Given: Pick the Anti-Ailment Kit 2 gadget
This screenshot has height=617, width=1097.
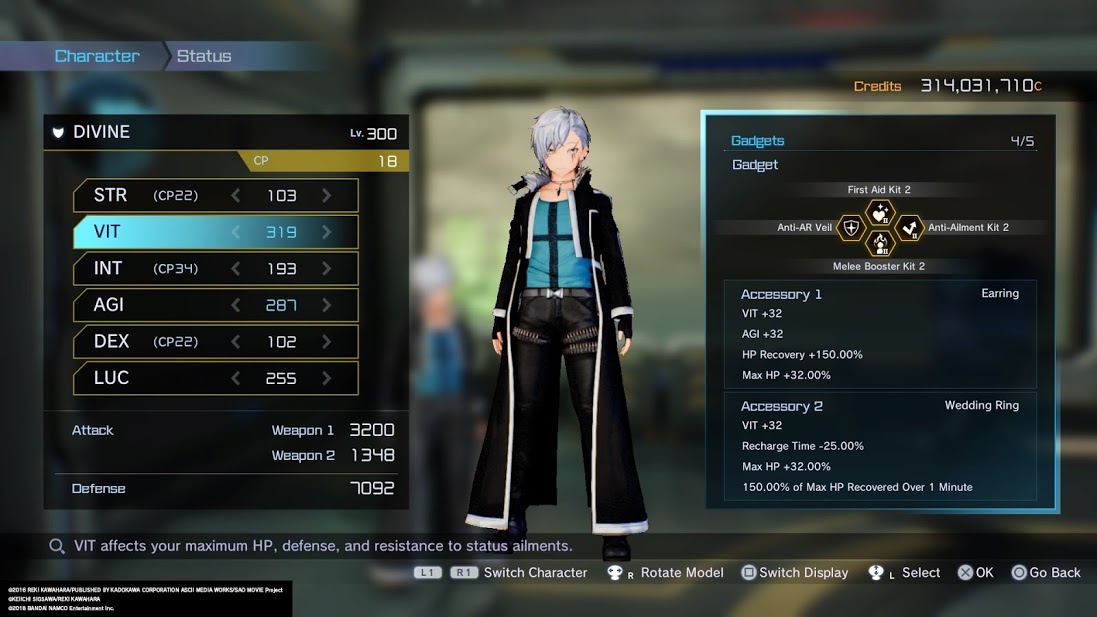Looking at the screenshot, I should (x=908, y=228).
